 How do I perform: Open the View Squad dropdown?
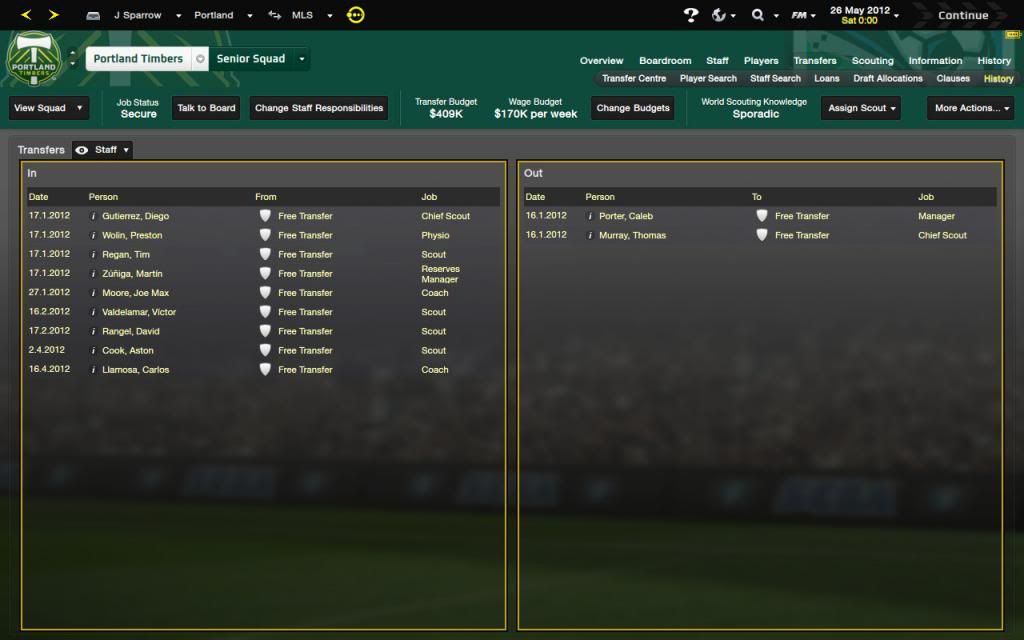coord(48,108)
